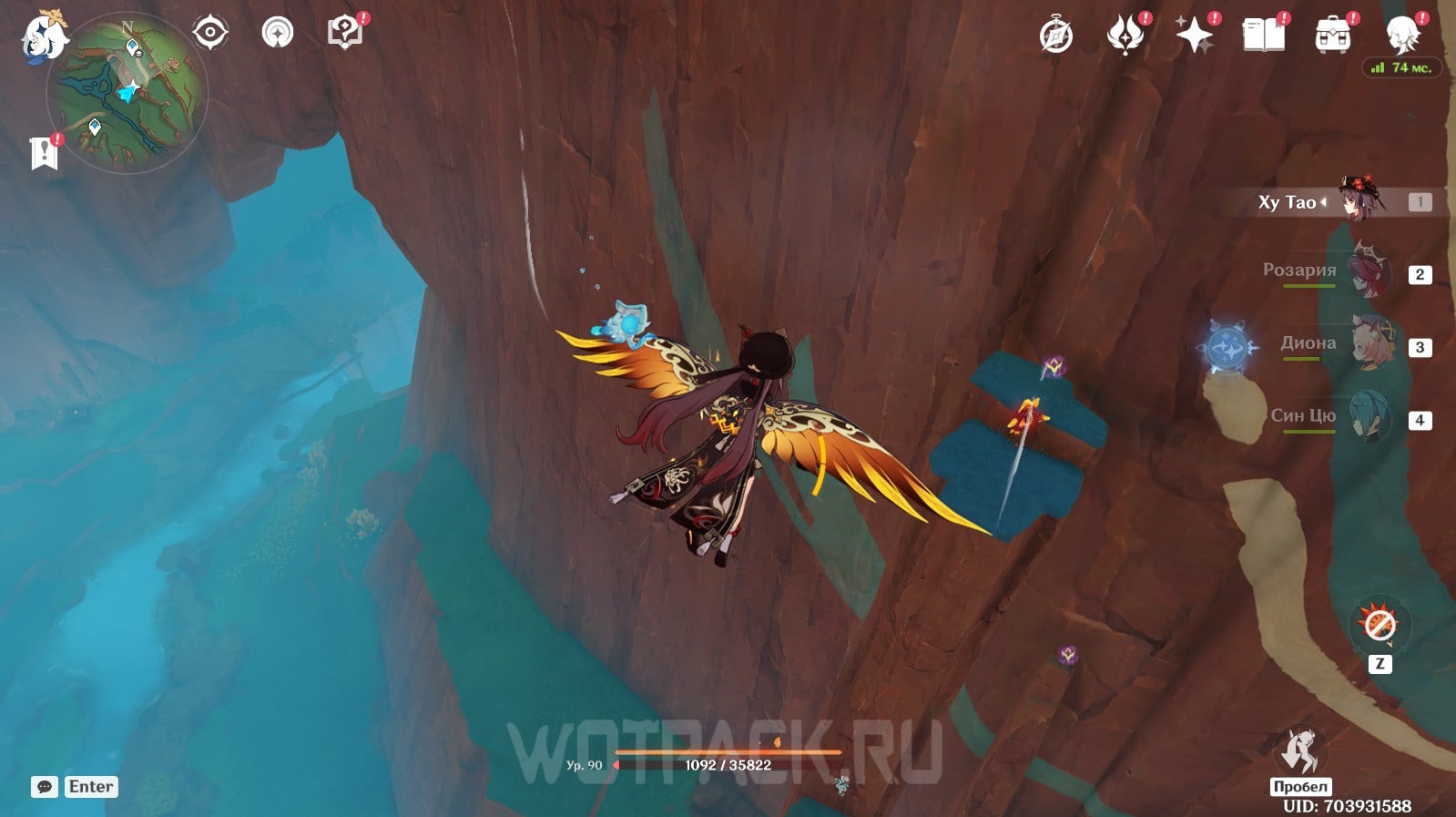
Task: Open the quest navigation target icon
Action: [209, 33]
